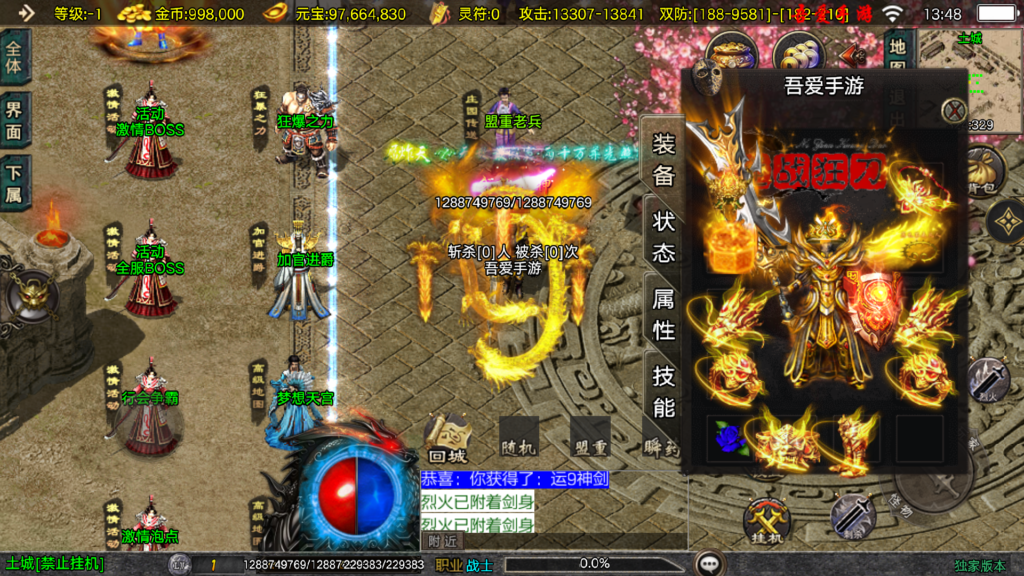Choose the 界面 tab on left edge
Image resolution: width=1024 pixels, height=576 pixels.
tap(14, 120)
